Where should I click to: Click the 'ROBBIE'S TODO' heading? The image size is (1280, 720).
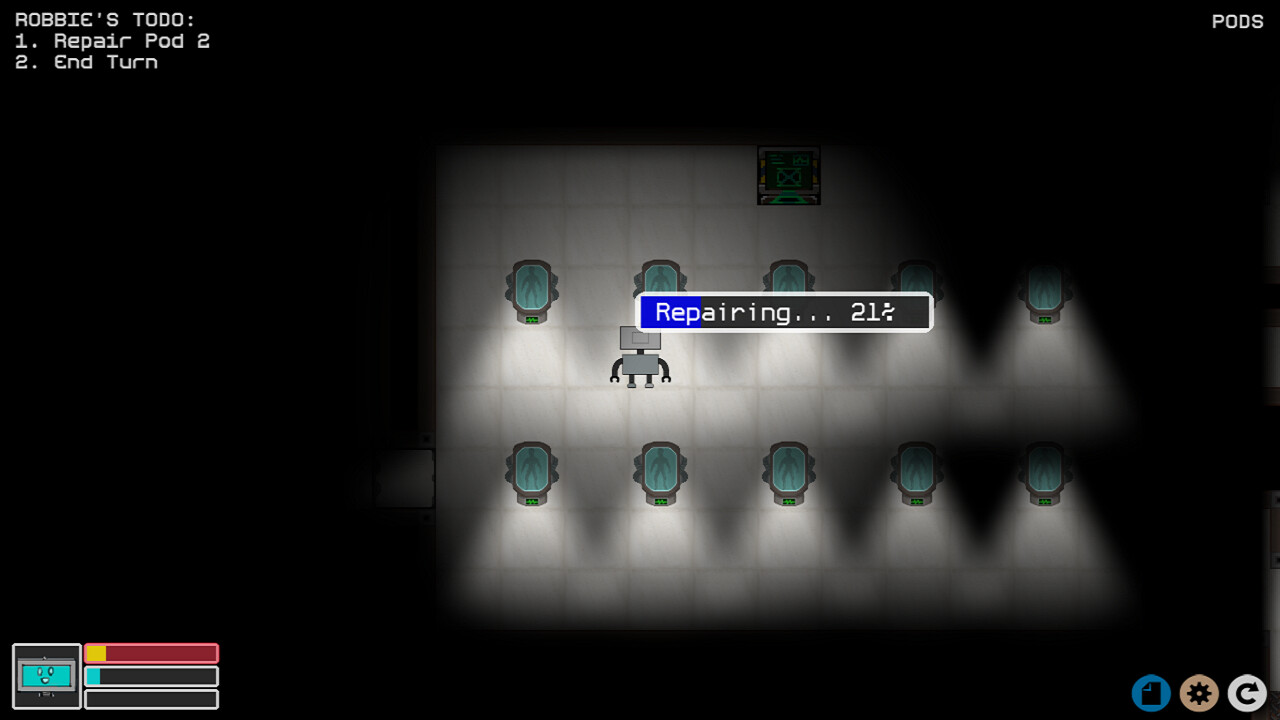pyautogui.click(x=104, y=18)
